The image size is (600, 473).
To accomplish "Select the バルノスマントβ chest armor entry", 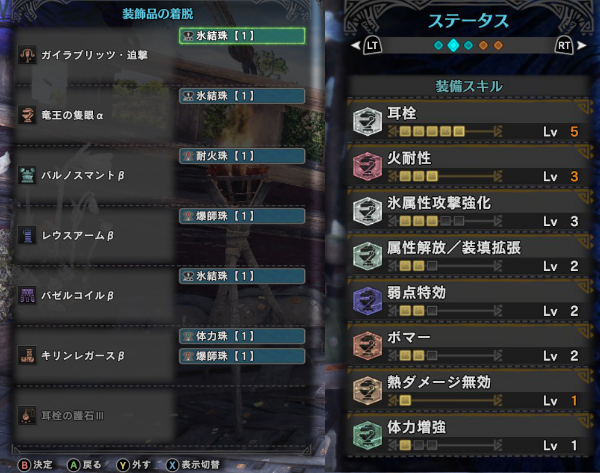I will coord(82,175).
